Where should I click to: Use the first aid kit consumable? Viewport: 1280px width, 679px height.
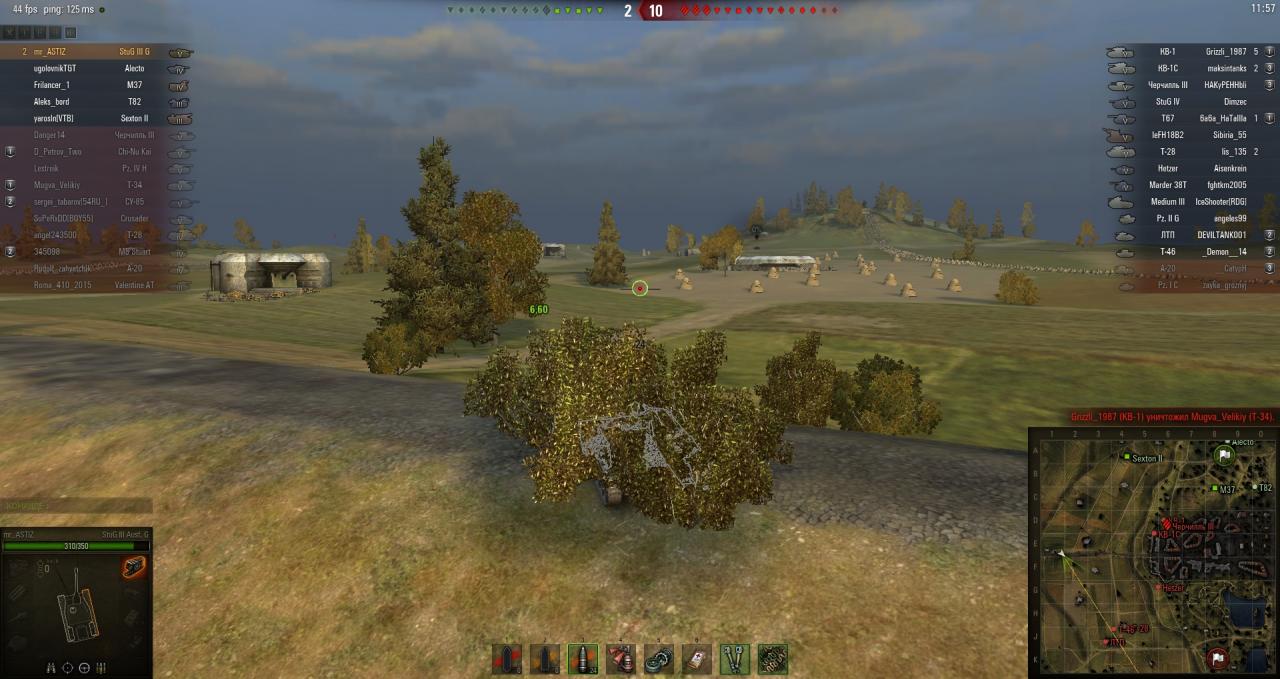click(x=696, y=659)
